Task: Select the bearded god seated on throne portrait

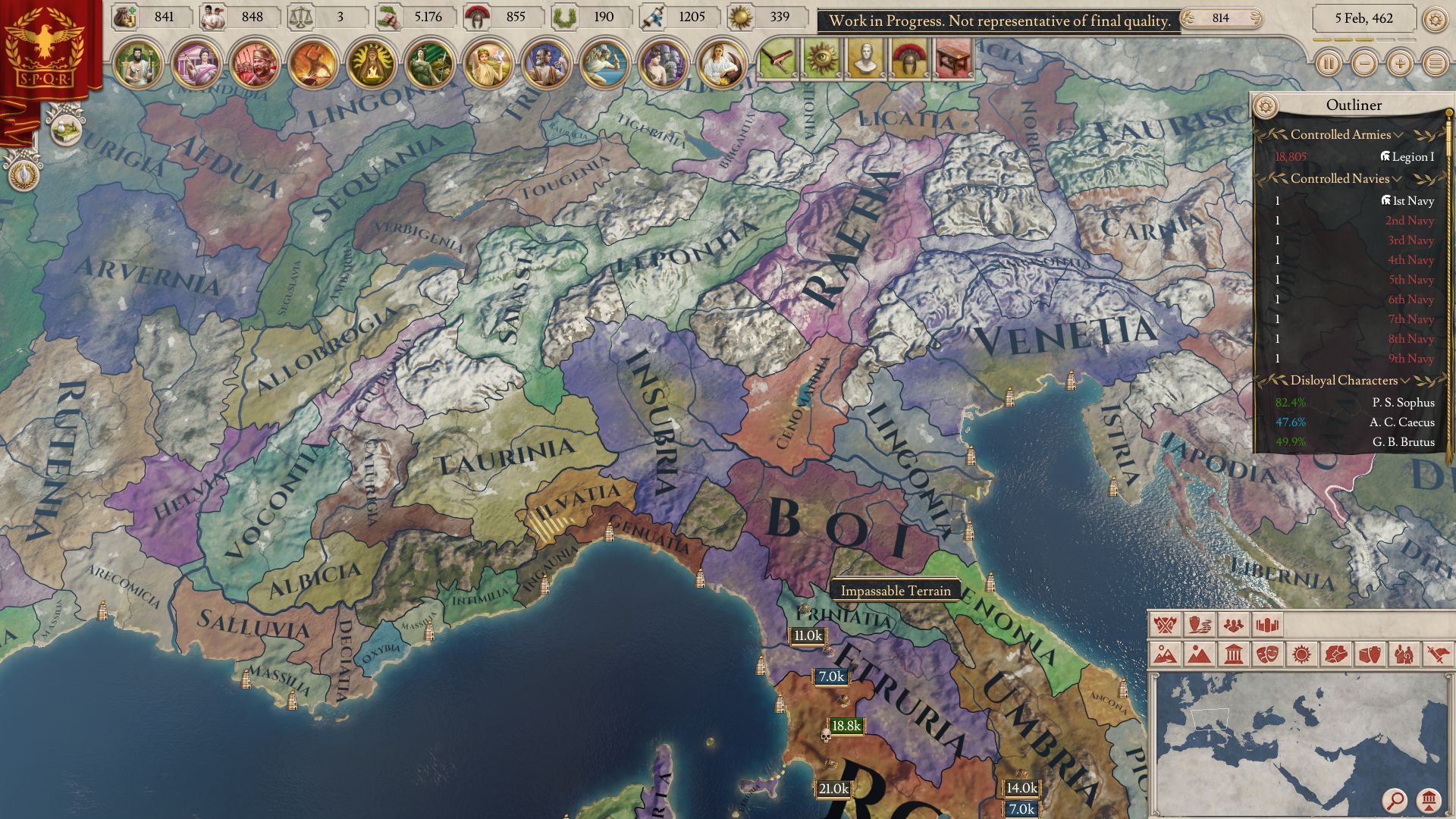Action: coord(137,64)
